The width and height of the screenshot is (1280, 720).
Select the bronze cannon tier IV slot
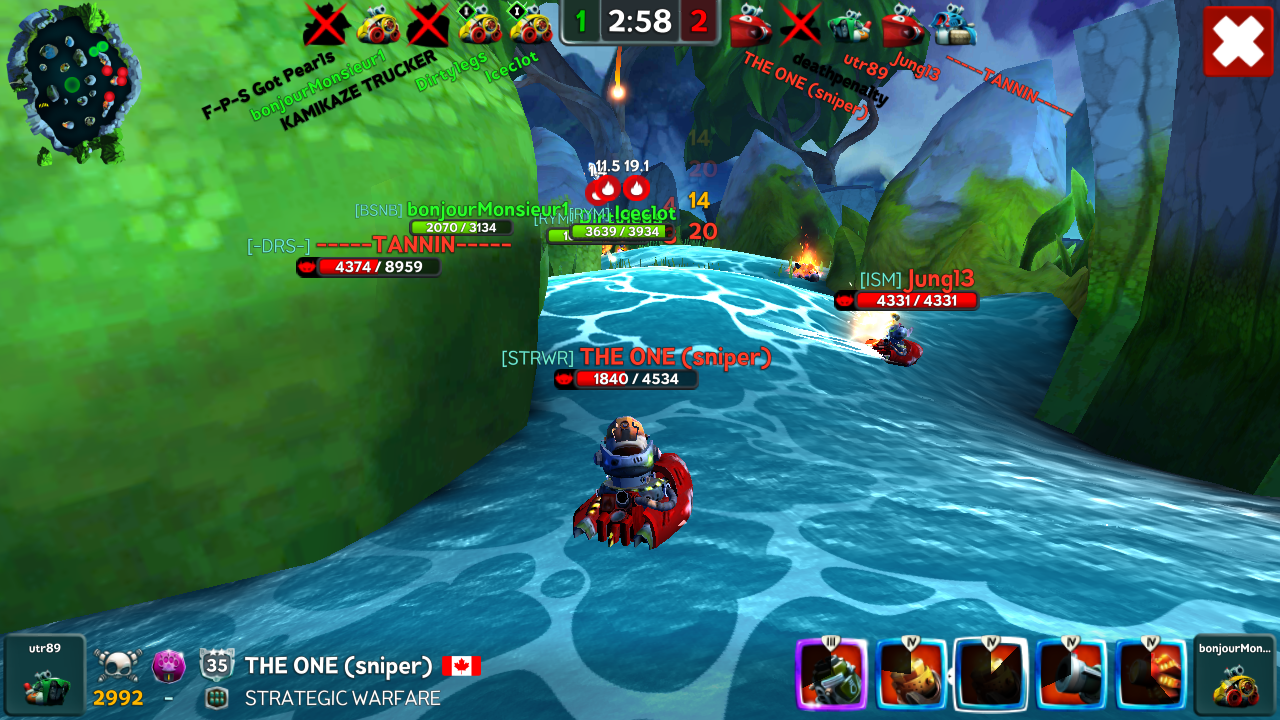pos(911,673)
